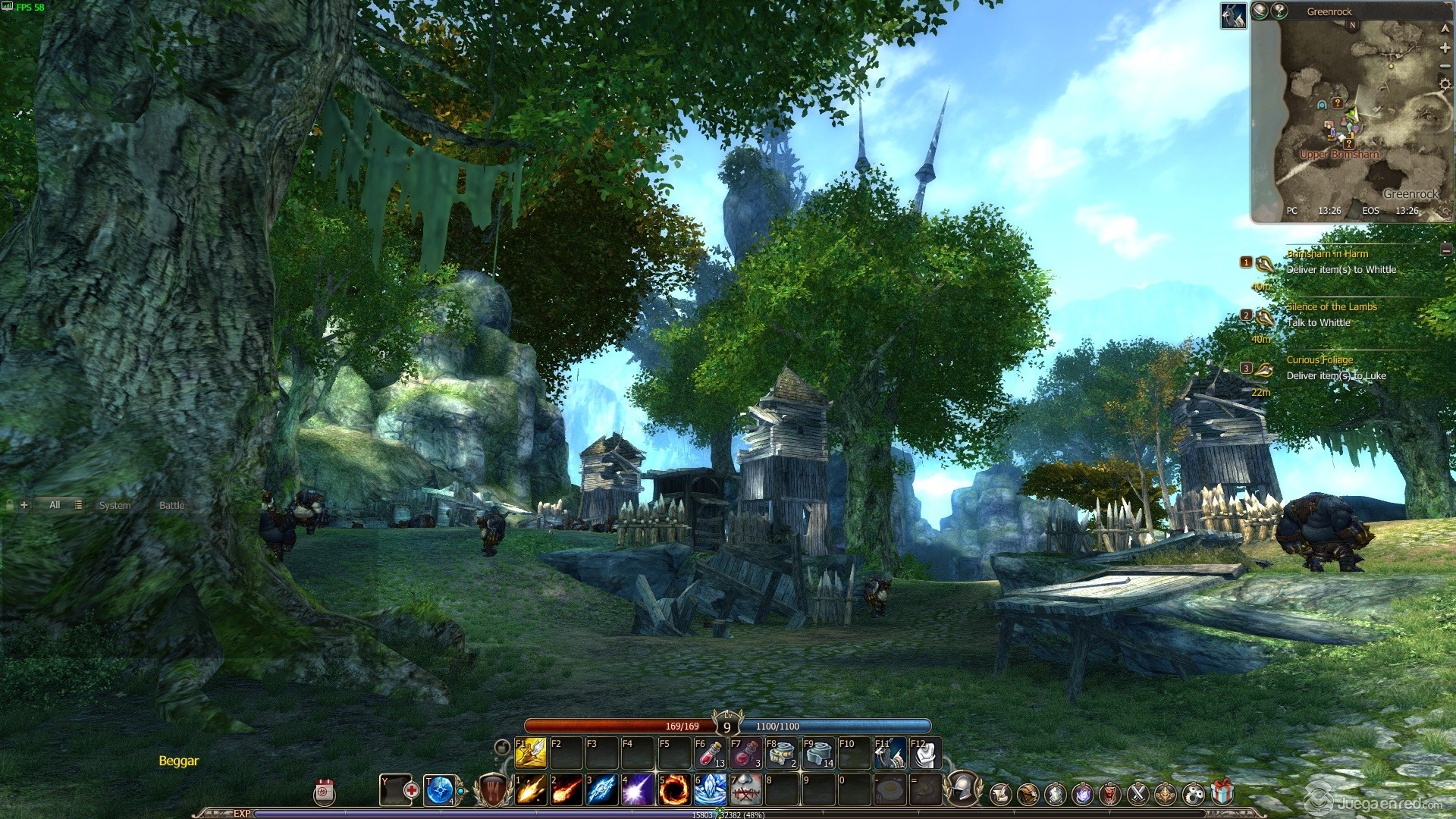This screenshot has height=819, width=1456.
Task: Collapse the quest tracker with minus button
Action: coord(1446,249)
